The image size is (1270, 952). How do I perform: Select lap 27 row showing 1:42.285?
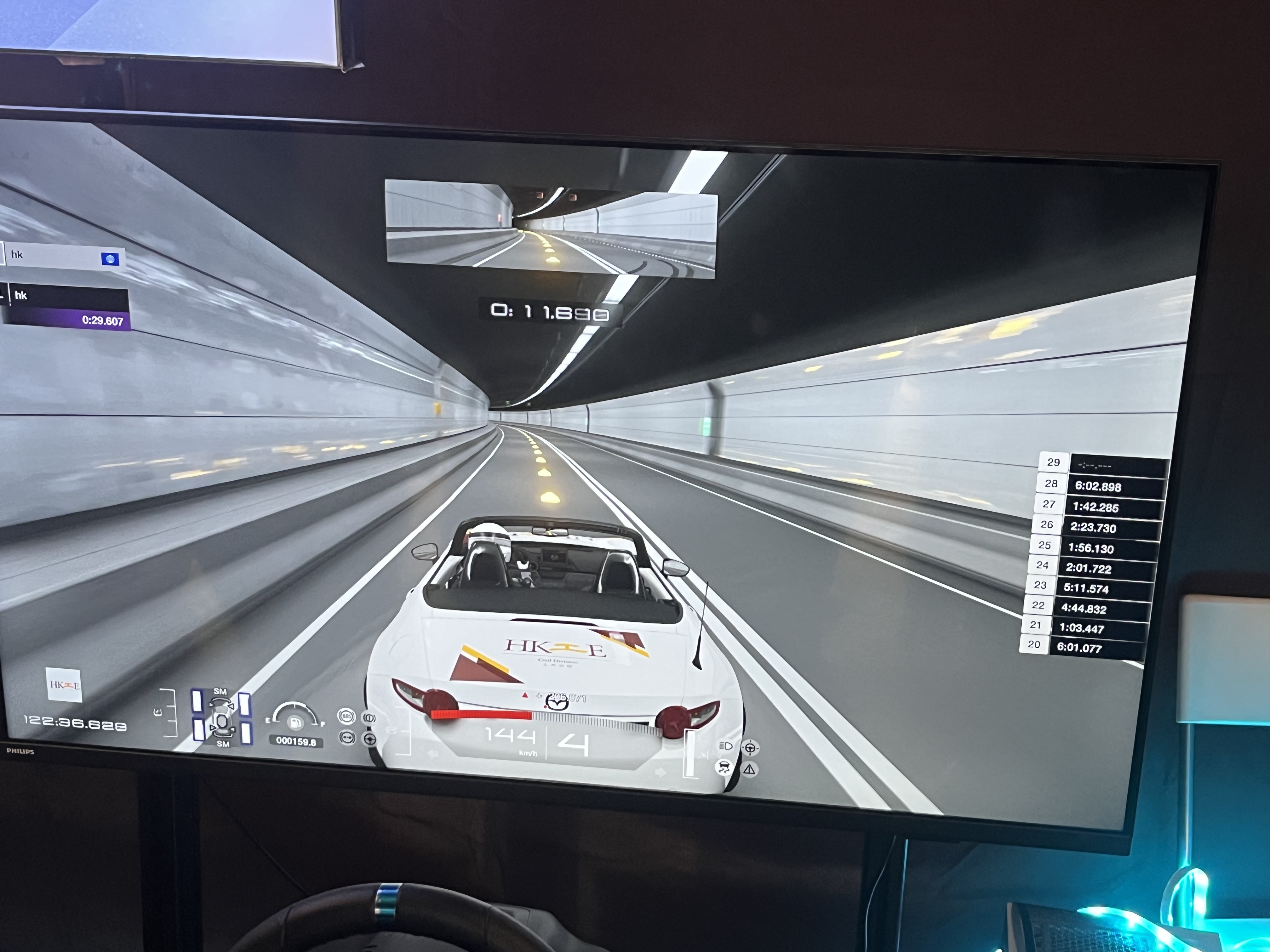(x=1095, y=507)
